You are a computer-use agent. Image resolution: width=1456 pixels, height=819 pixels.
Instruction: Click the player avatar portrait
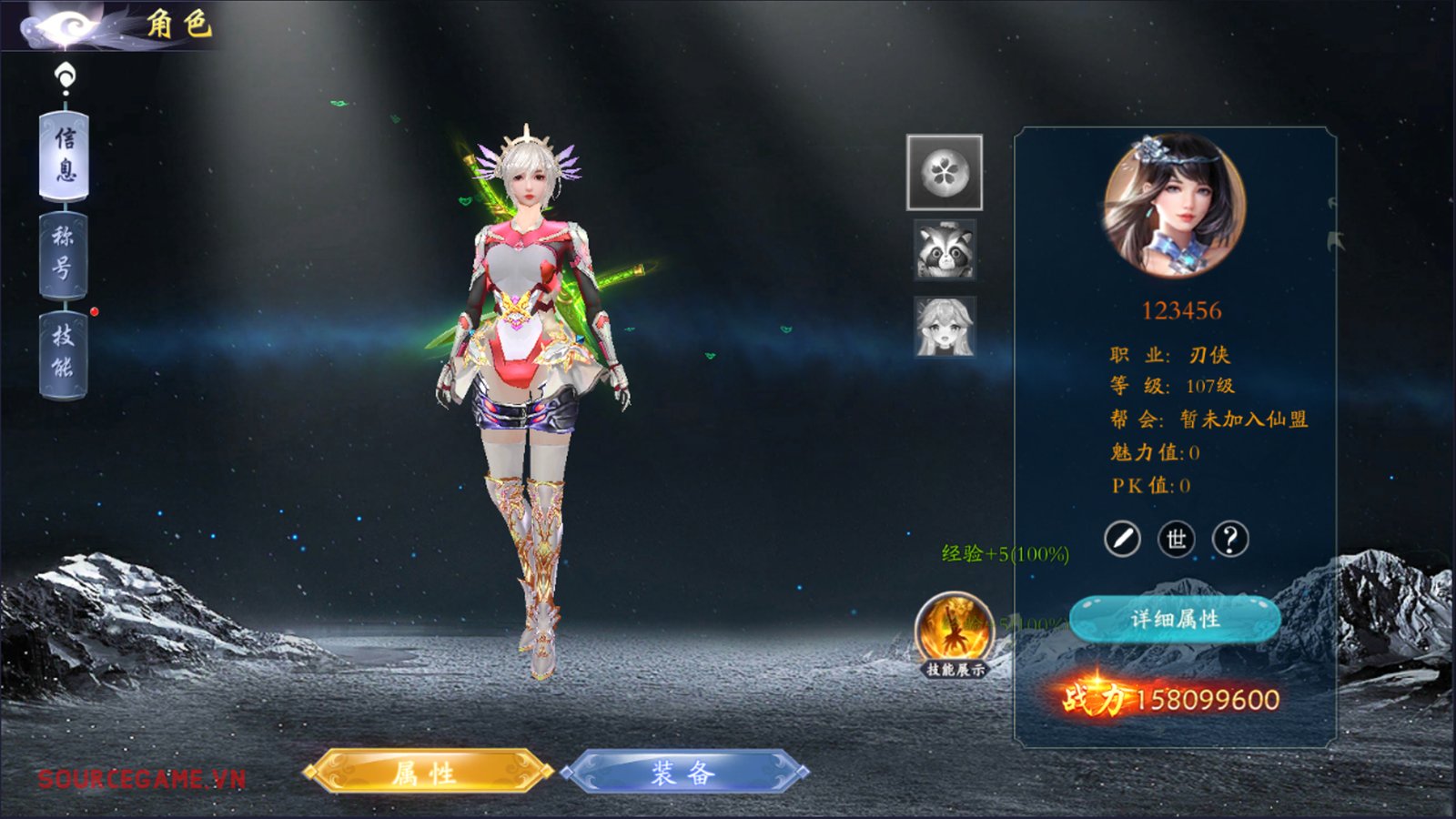tap(1175, 207)
